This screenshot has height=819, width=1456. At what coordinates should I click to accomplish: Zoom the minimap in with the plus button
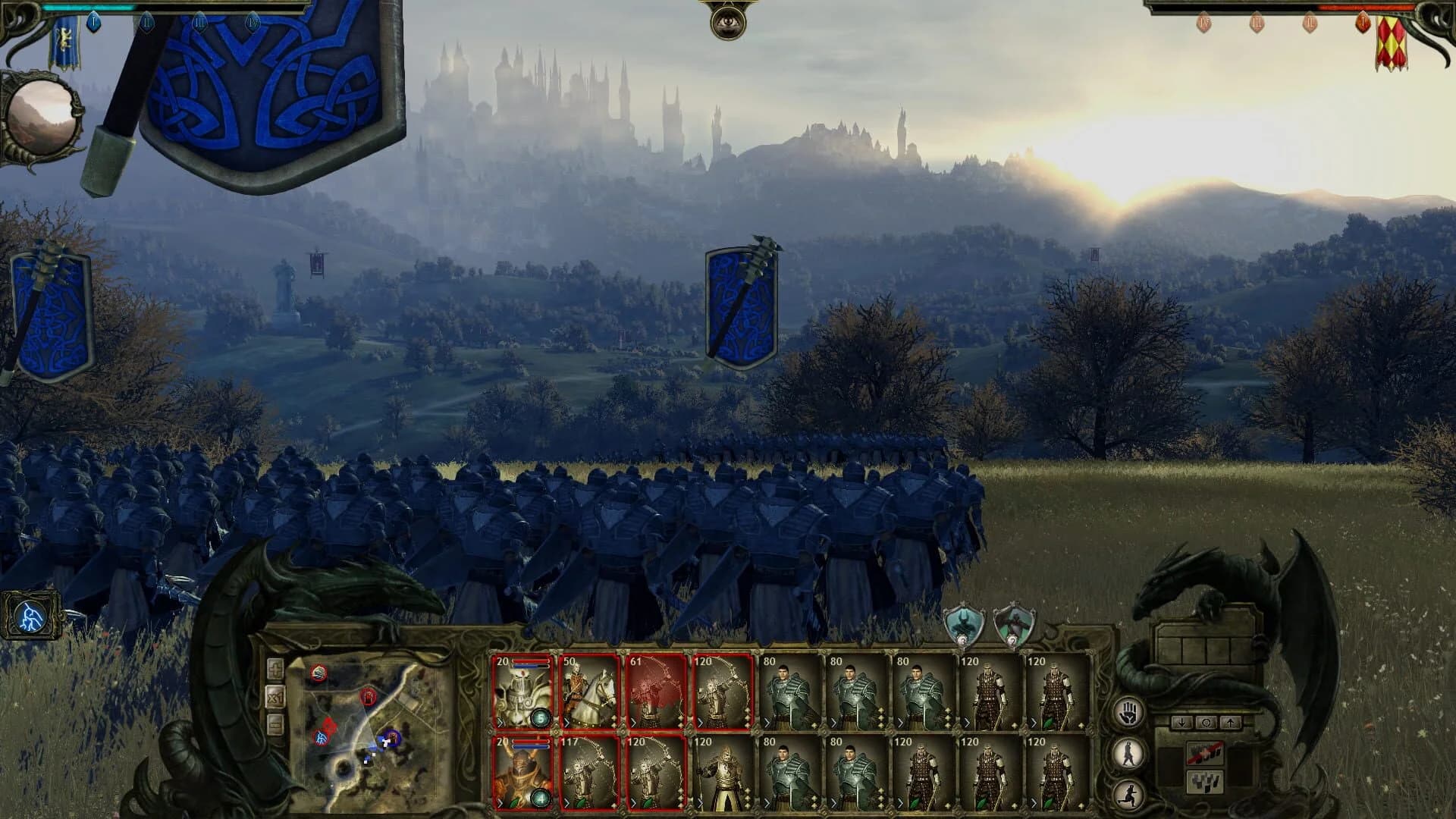pos(275,669)
